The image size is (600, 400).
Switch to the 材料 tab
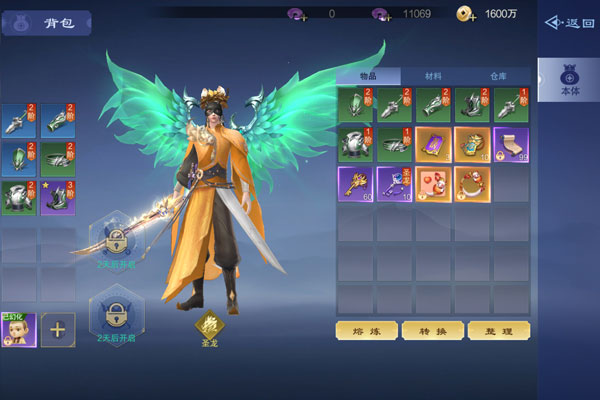pos(433,76)
